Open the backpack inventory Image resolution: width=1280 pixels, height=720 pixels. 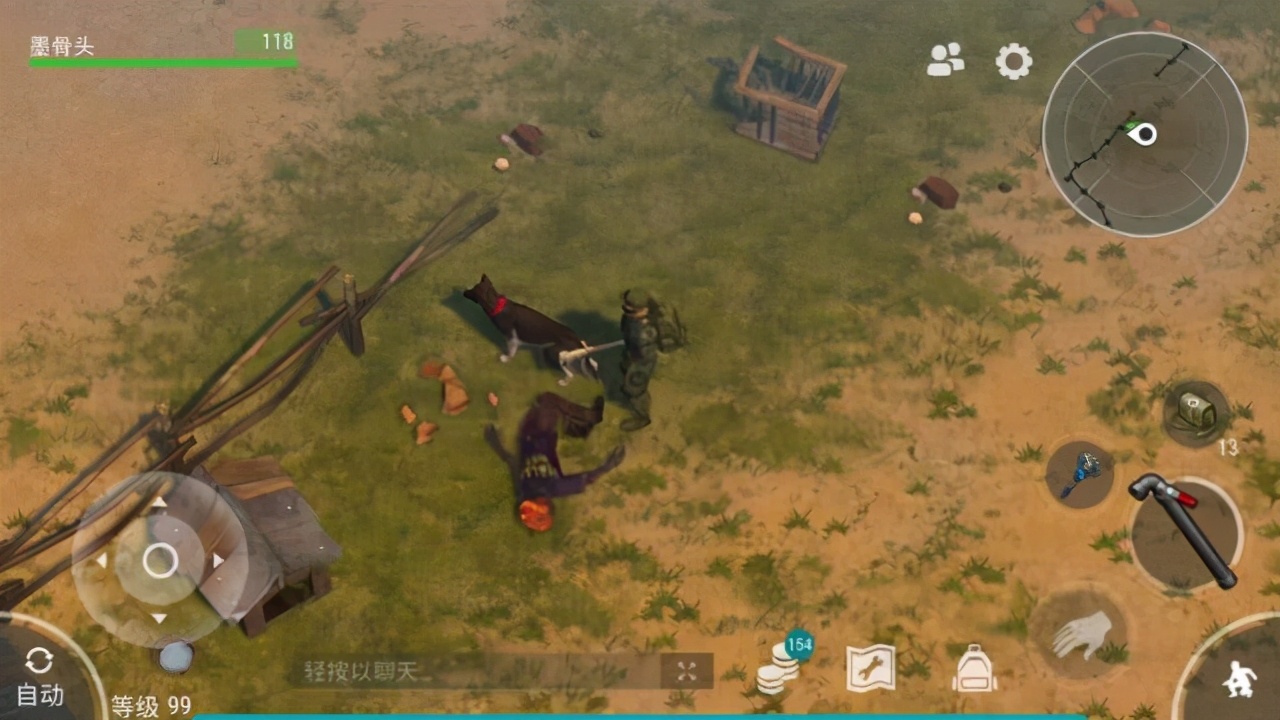(973, 668)
